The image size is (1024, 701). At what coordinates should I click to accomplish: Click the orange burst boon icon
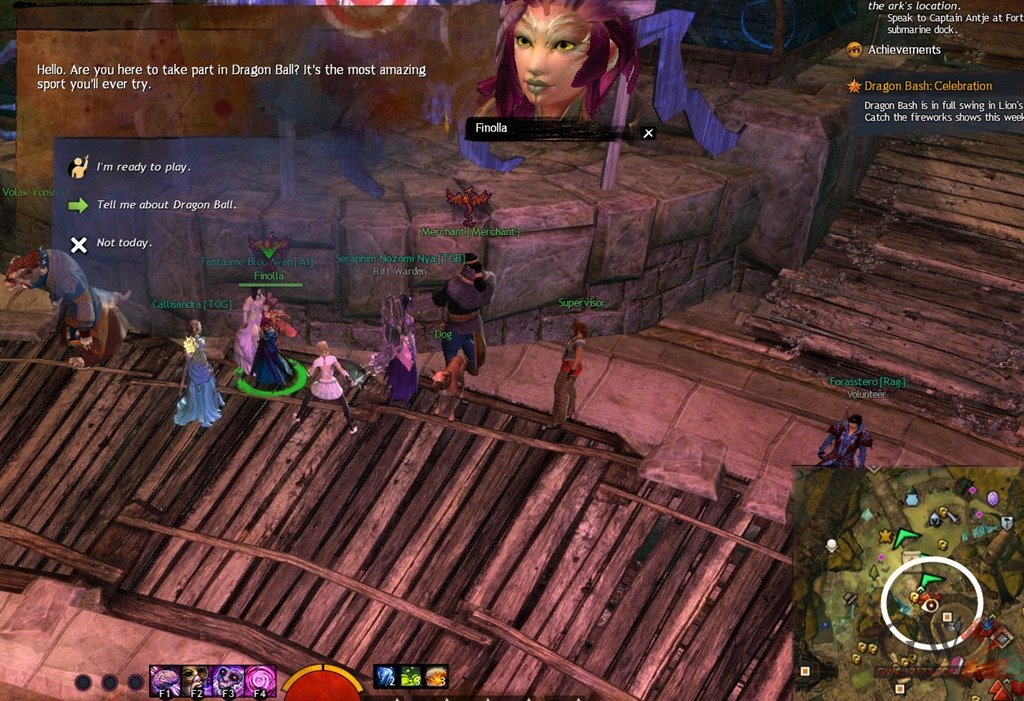point(436,677)
